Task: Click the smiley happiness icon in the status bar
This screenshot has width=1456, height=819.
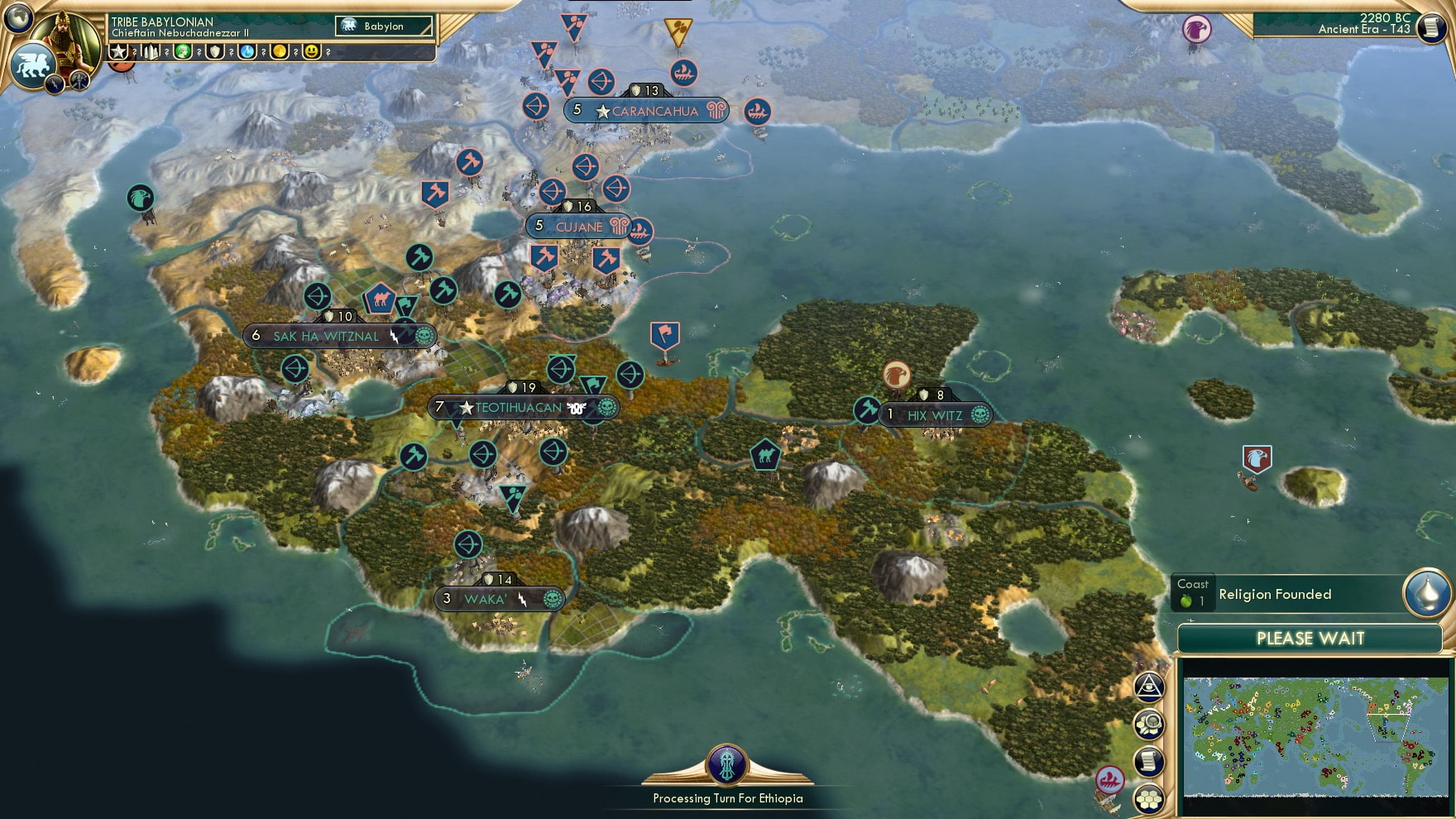Action: (310, 51)
